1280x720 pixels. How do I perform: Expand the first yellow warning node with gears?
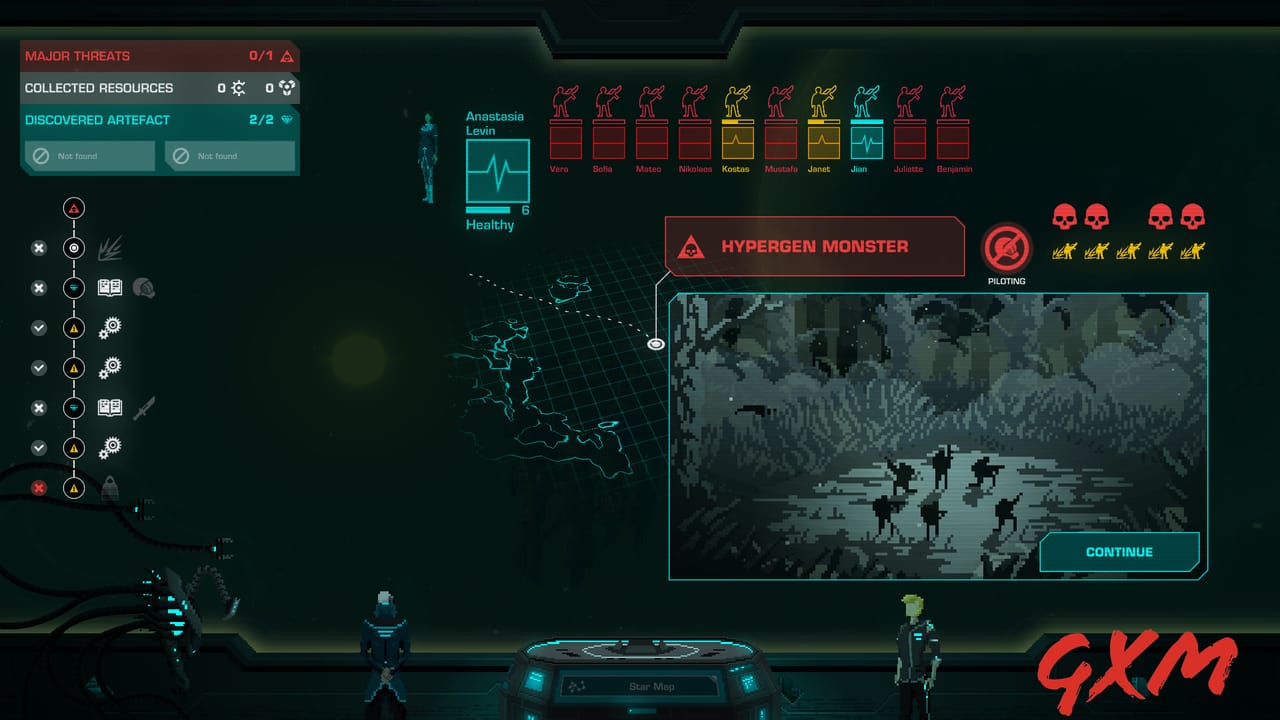click(x=73, y=328)
